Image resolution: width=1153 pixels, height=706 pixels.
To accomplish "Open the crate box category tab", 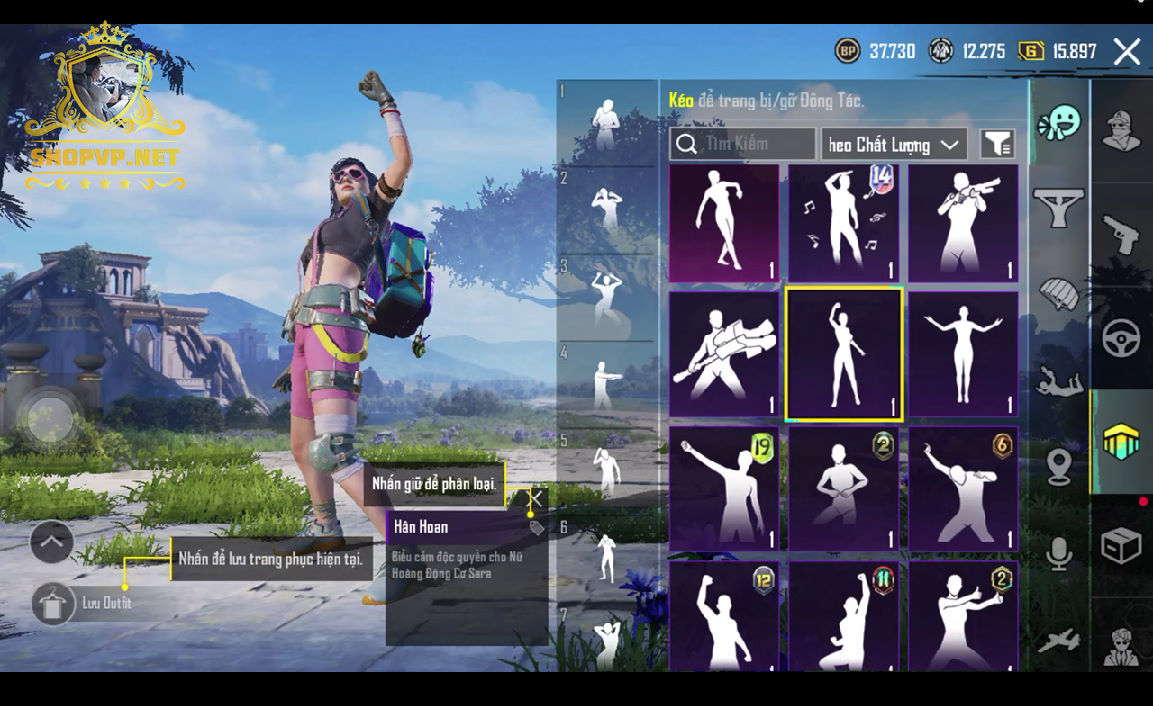I will coord(1121,546).
